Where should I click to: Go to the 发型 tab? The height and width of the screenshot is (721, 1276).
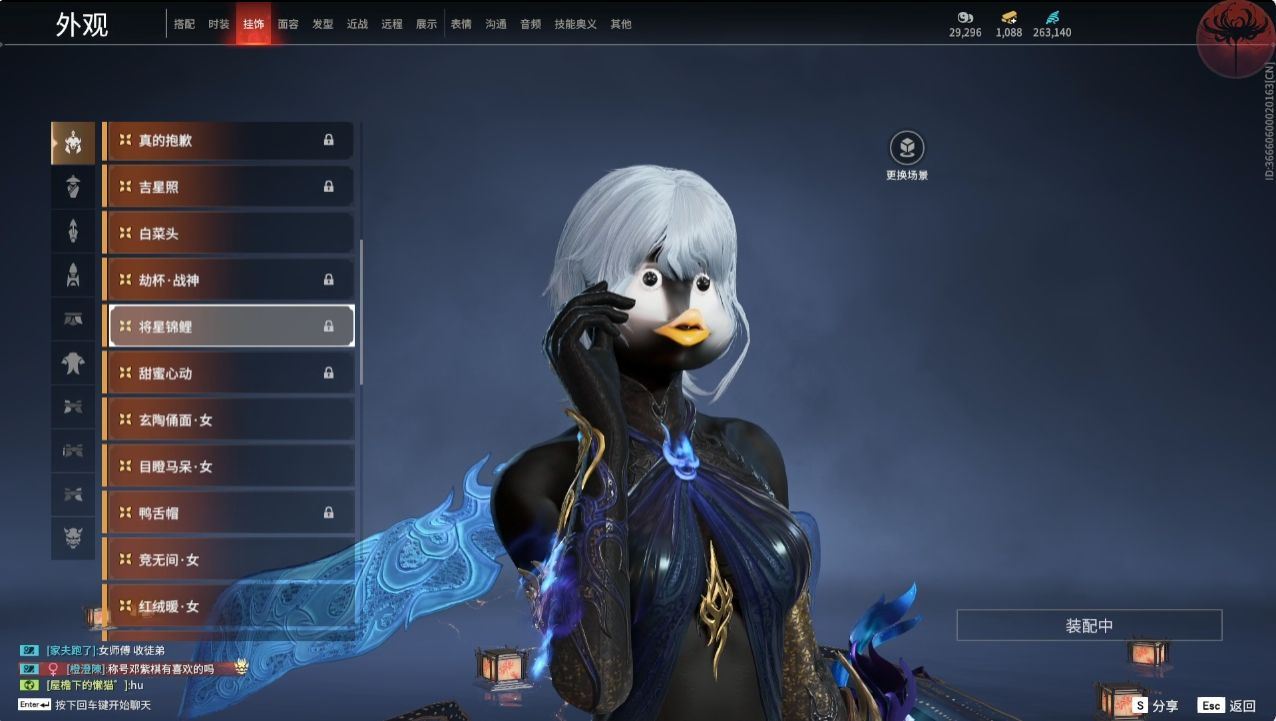[x=322, y=24]
